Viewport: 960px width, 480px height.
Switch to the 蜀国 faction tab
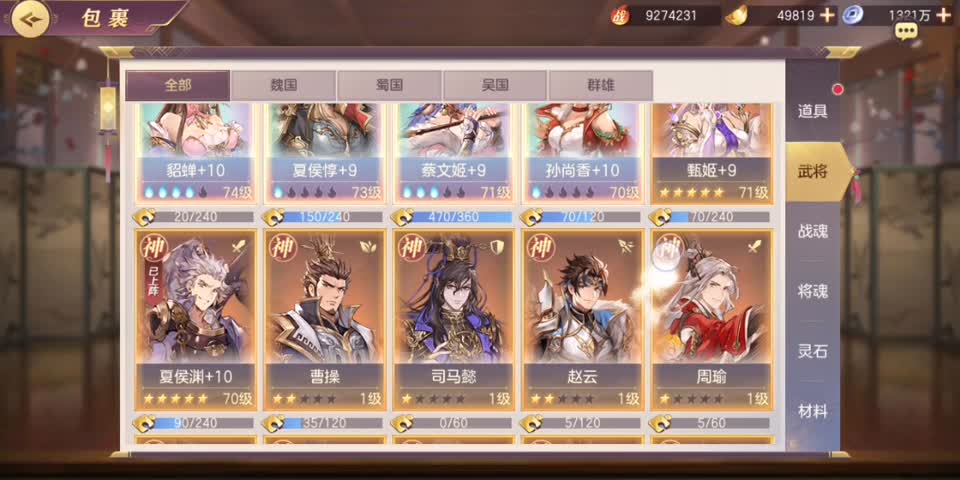pyautogui.click(x=389, y=86)
